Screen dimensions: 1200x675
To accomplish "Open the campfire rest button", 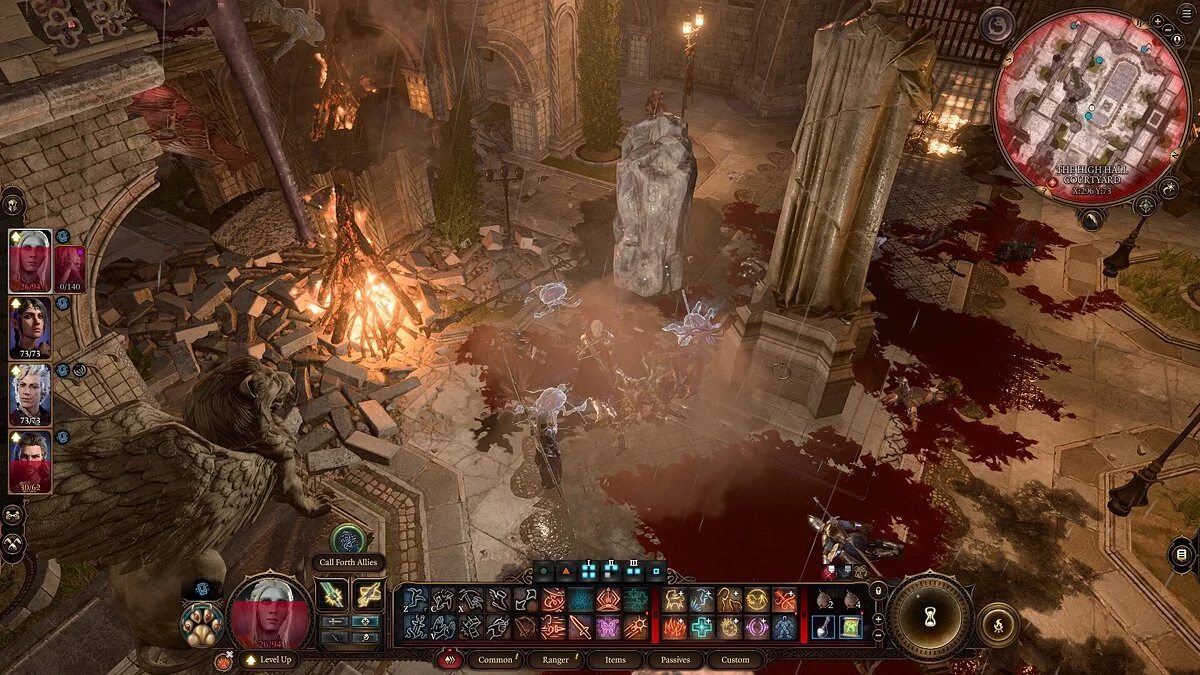I will coord(997,624).
